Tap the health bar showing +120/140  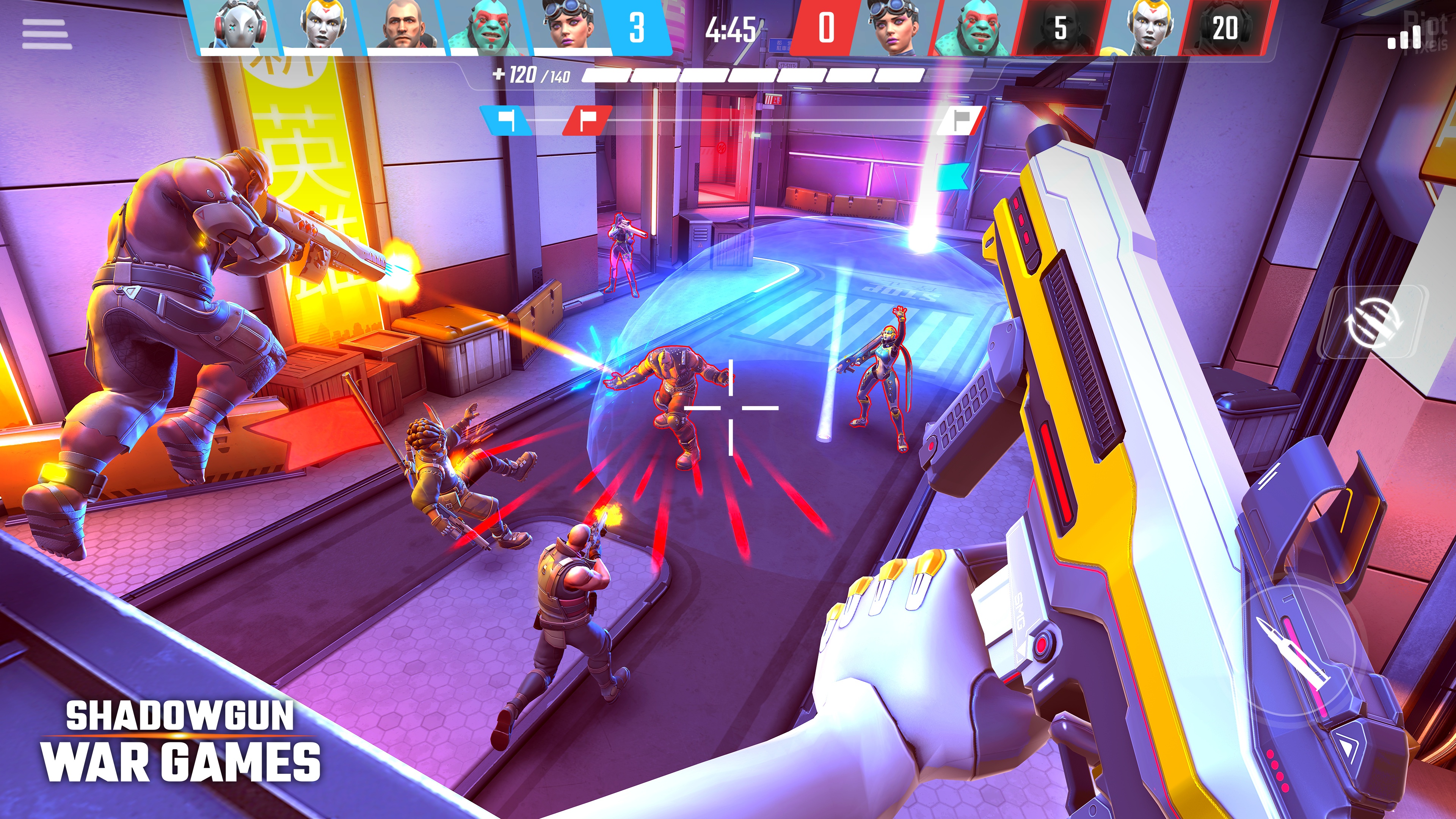pyautogui.click(x=529, y=75)
